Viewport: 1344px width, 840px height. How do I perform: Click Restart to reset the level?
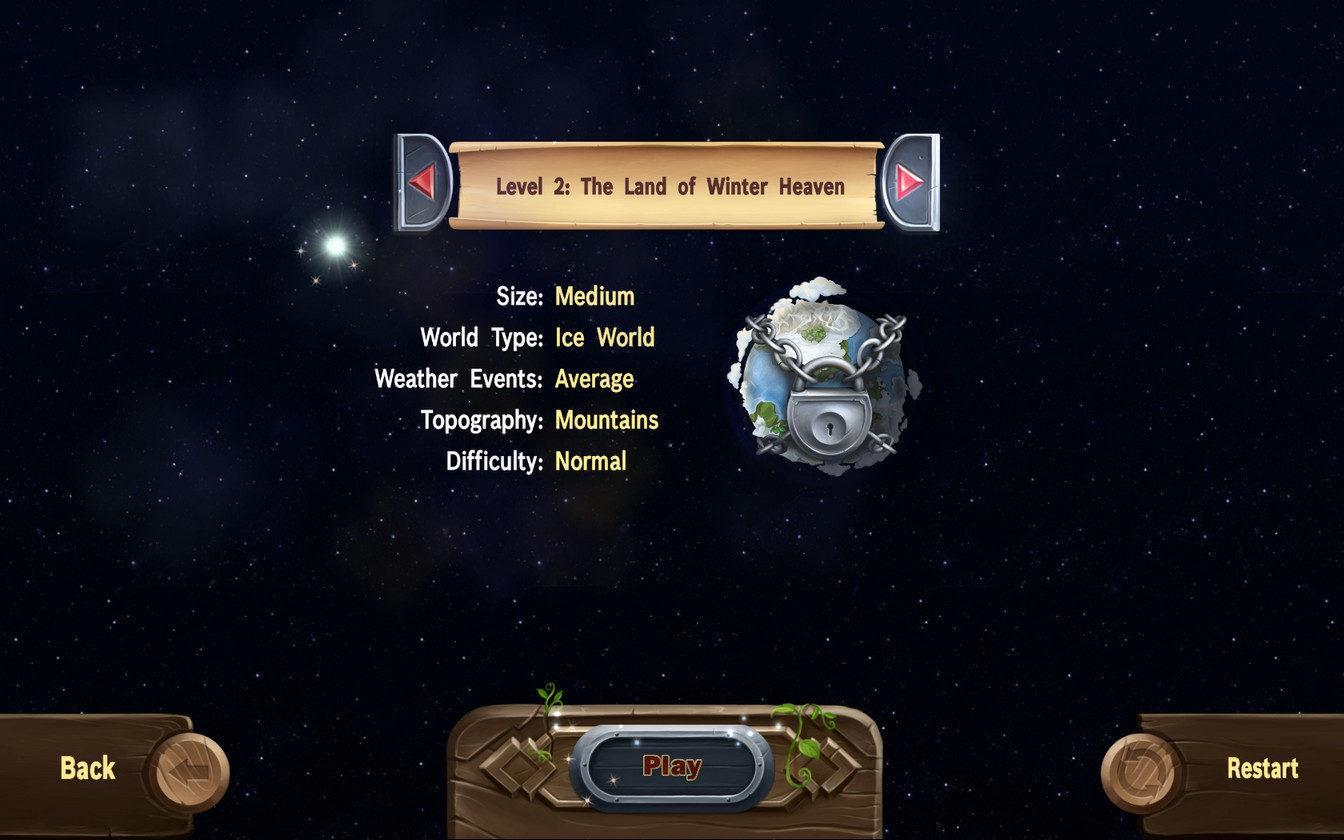(1262, 768)
